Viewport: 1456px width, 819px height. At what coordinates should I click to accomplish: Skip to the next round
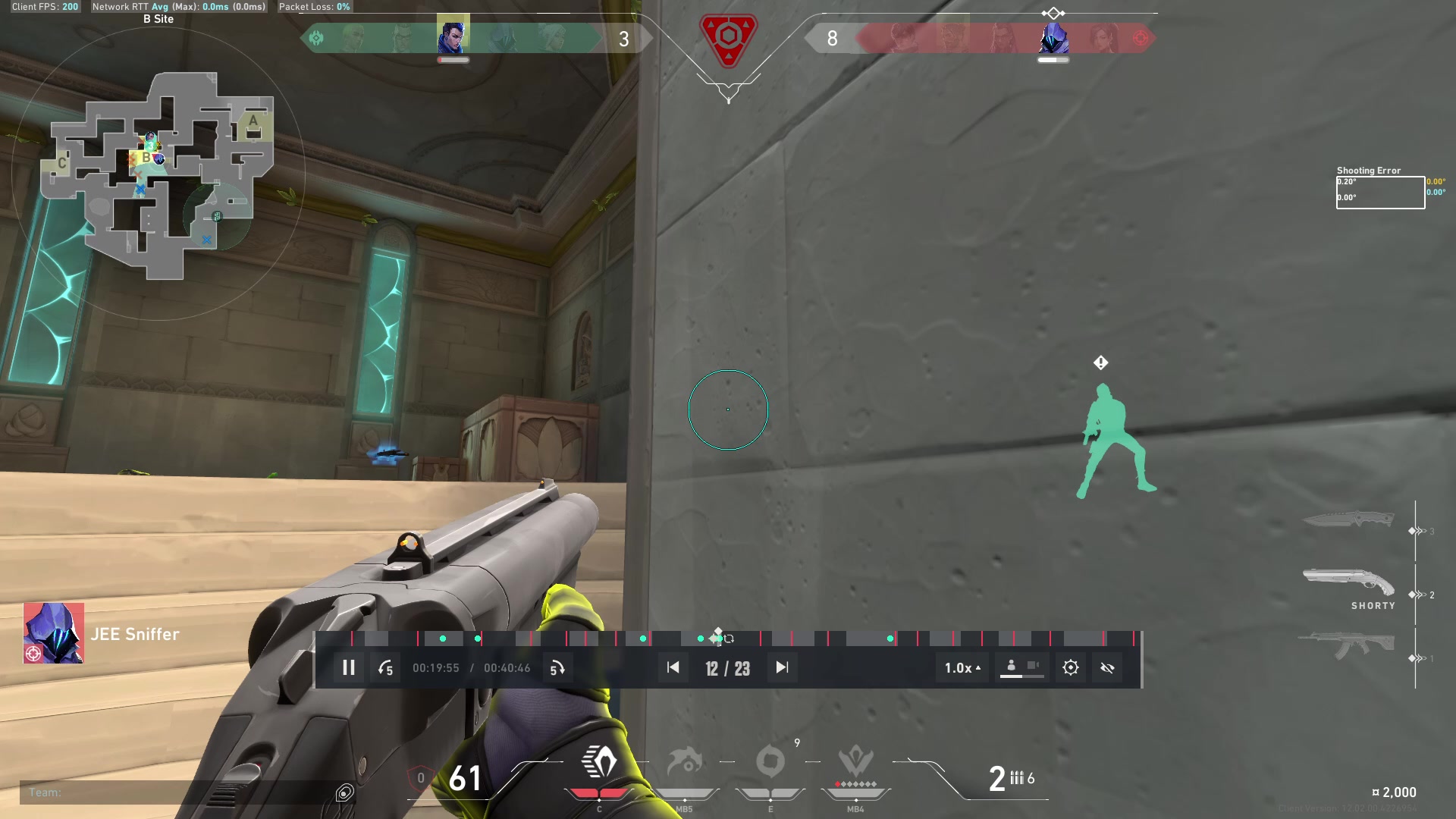tap(782, 668)
